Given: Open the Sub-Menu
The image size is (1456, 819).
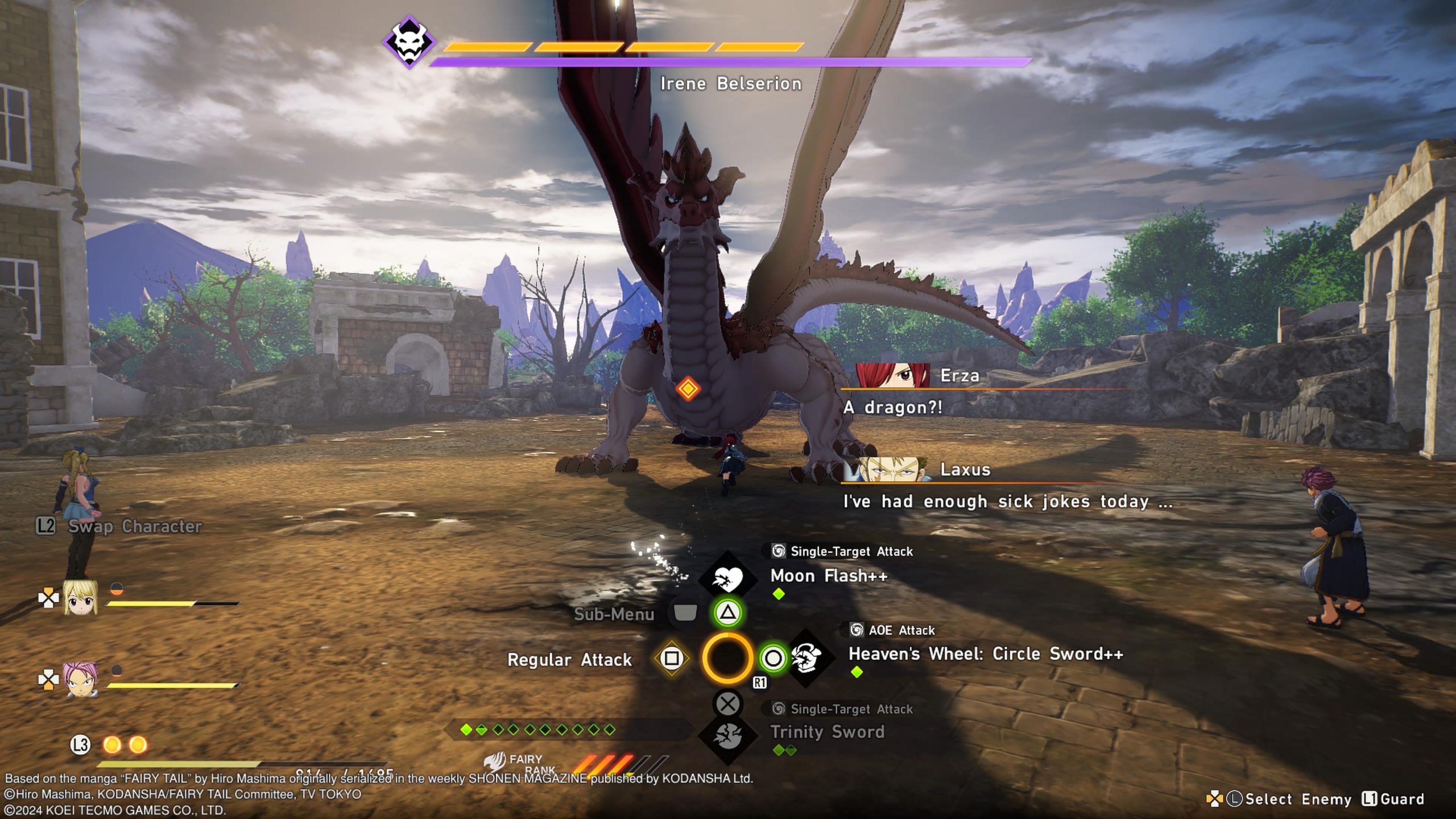Looking at the screenshot, I should (x=614, y=614).
